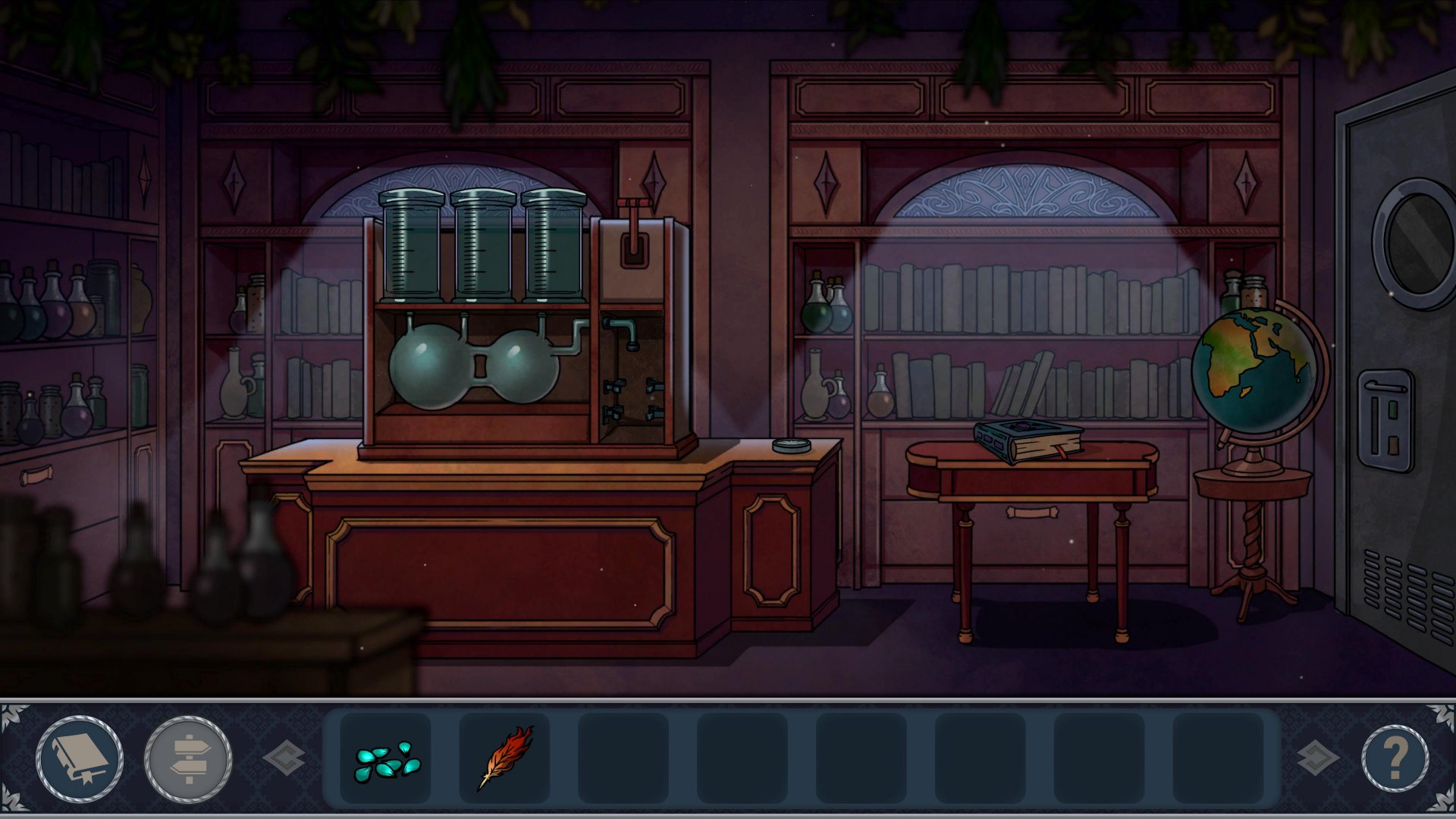
Task: Click the left inventory arrow
Action: tap(285, 758)
